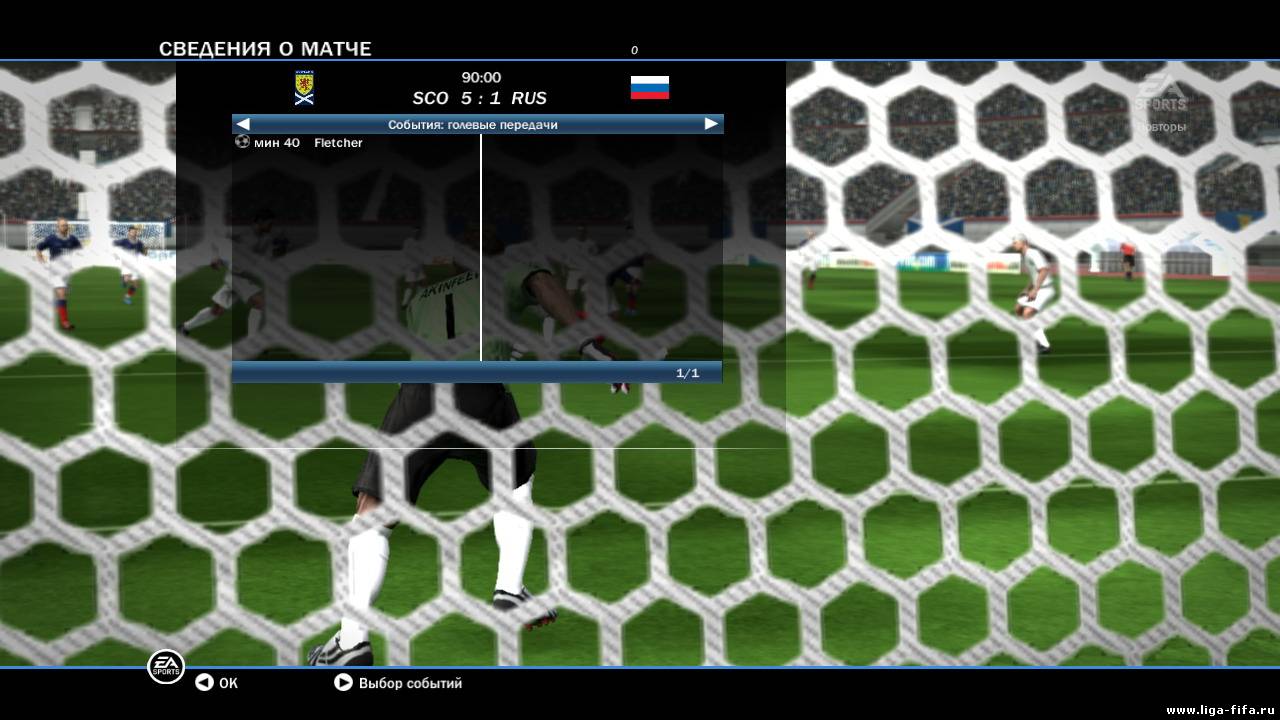Show the previous event category
1280x720 pixels.
(243, 124)
